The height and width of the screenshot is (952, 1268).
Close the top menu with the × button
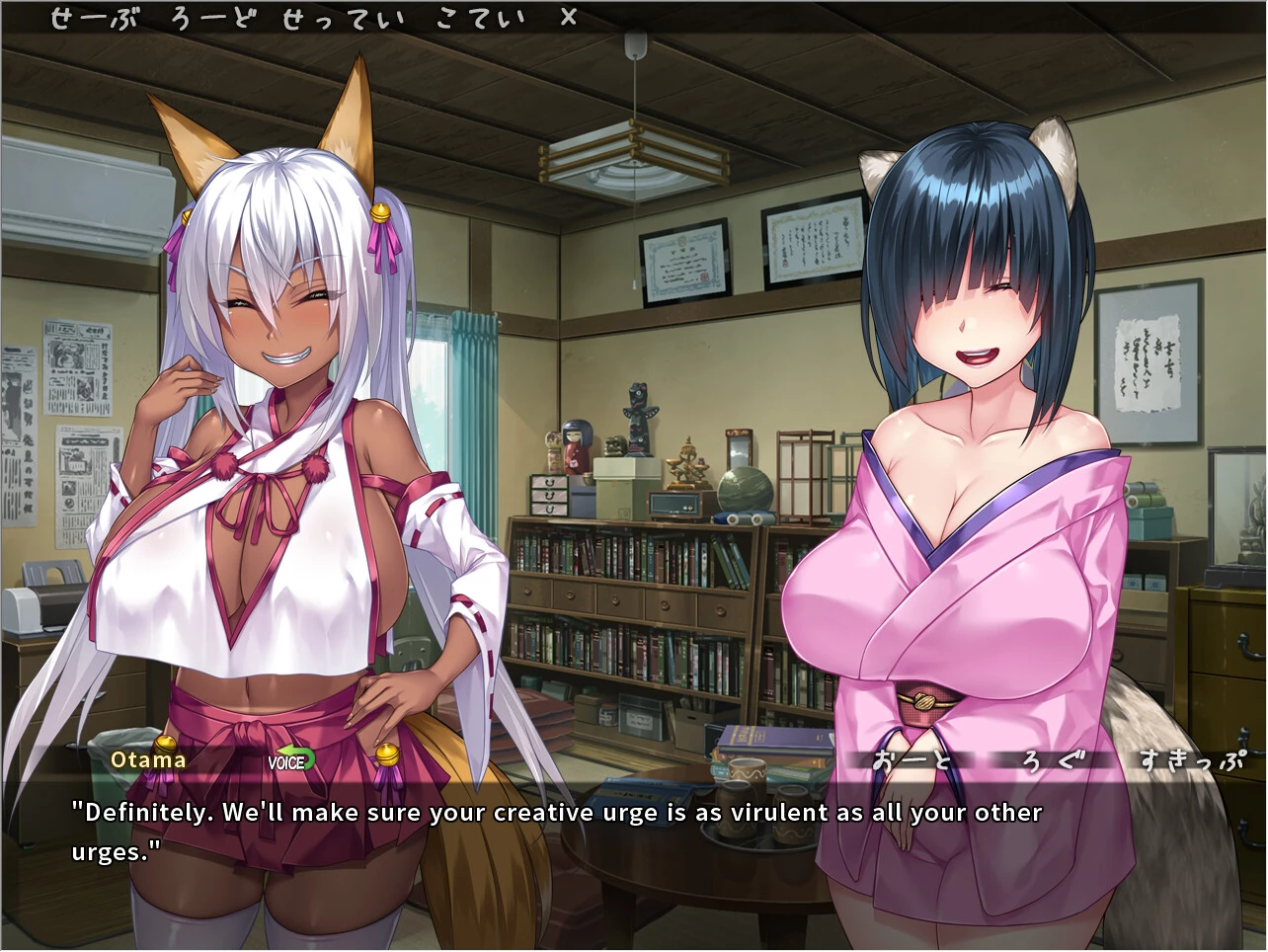(x=568, y=18)
